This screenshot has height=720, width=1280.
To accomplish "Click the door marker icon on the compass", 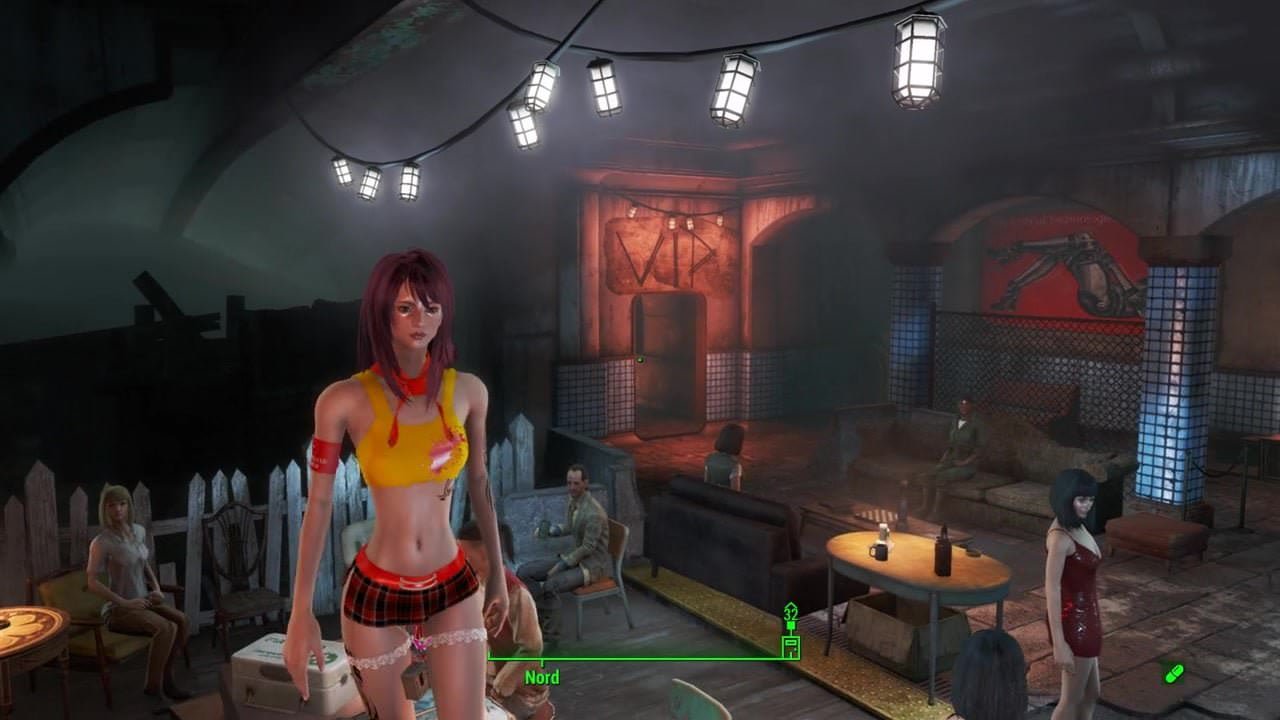I will click(x=790, y=645).
